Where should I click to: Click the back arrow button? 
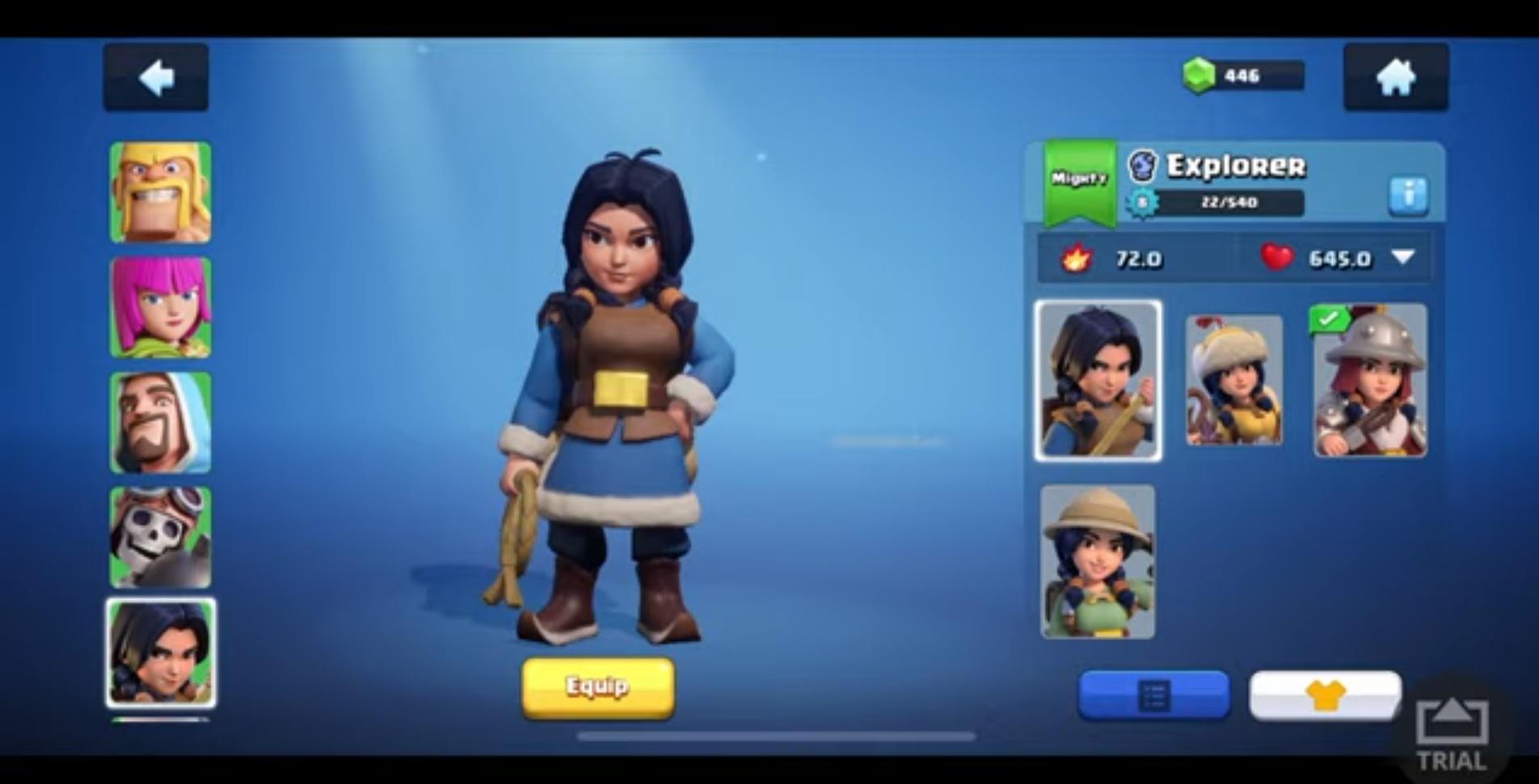pos(156,78)
